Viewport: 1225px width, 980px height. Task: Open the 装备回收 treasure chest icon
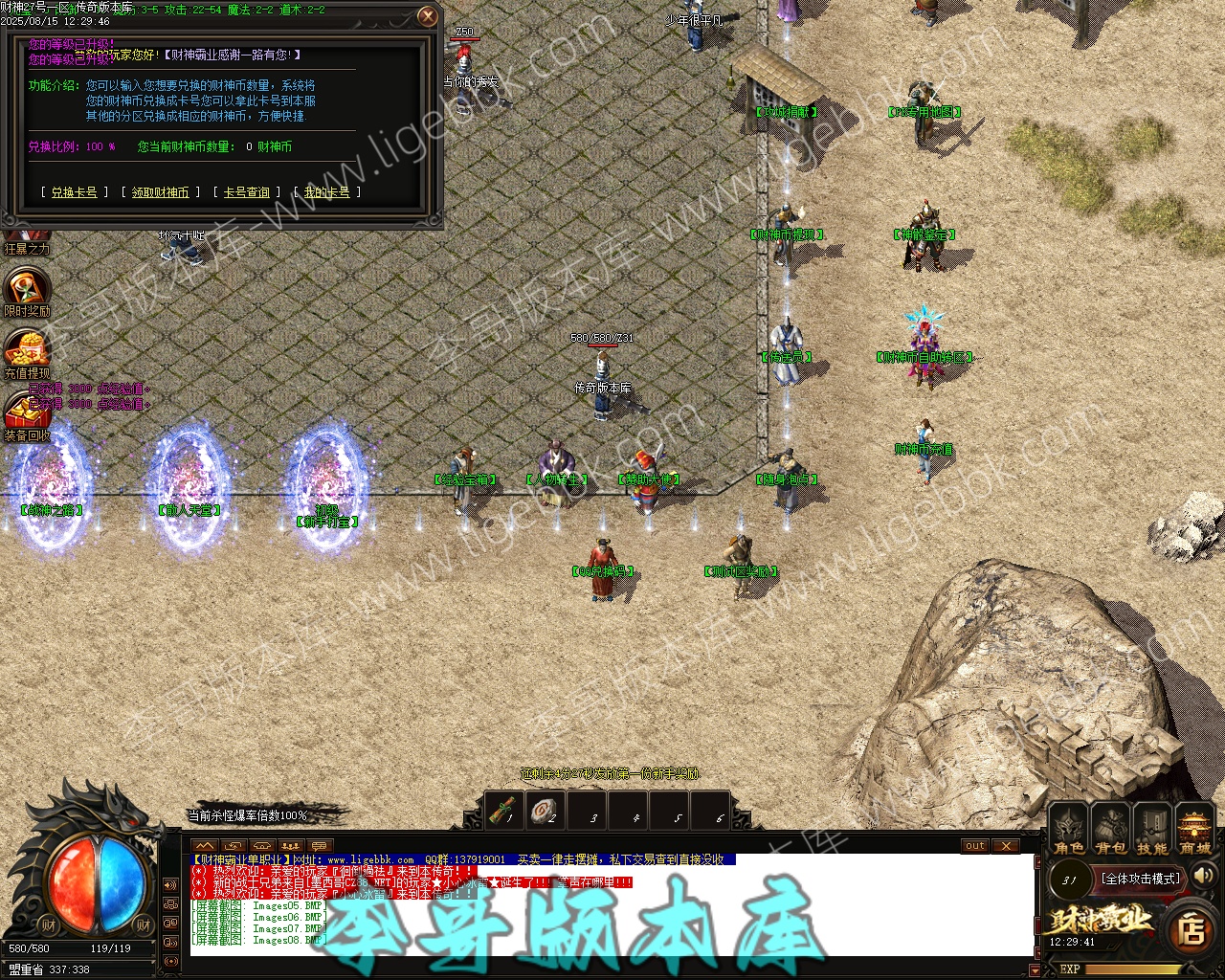pyautogui.click(x=27, y=412)
